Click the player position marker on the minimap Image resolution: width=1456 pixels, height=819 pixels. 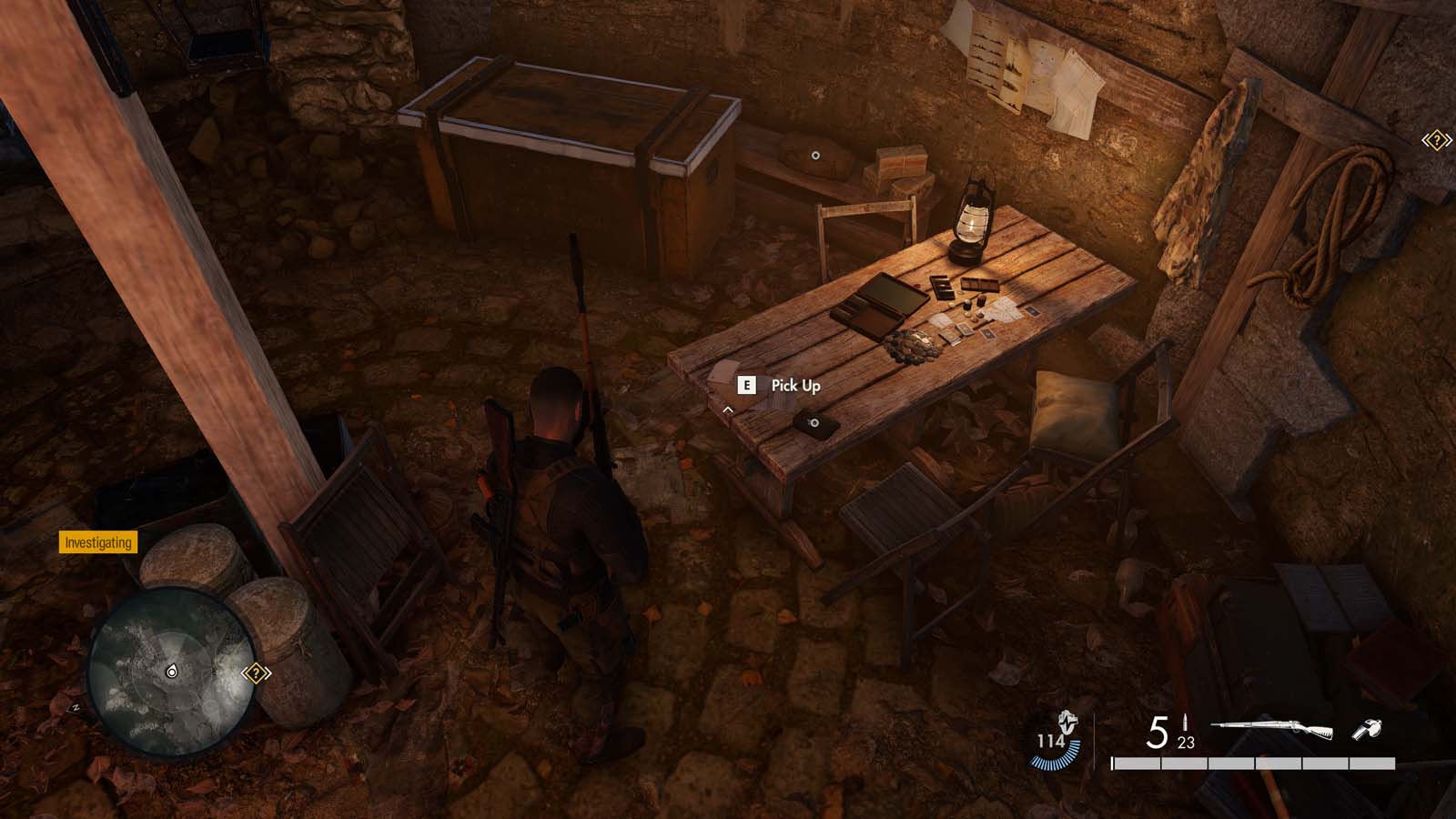coord(173,672)
